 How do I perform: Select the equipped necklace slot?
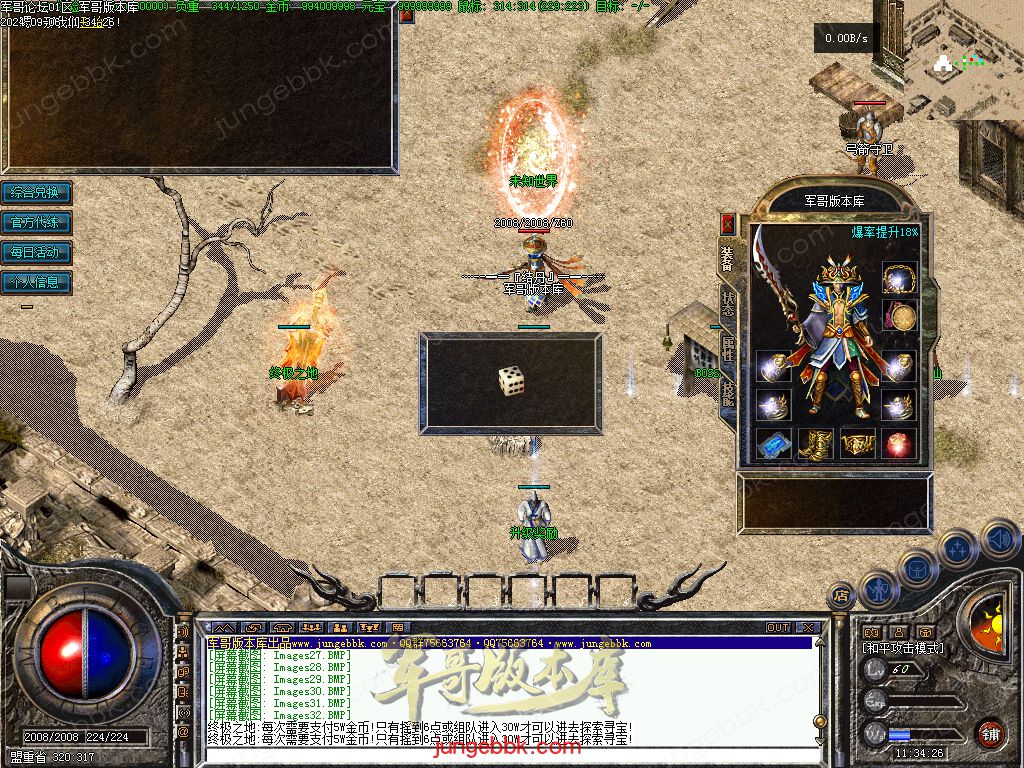(x=899, y=277)
